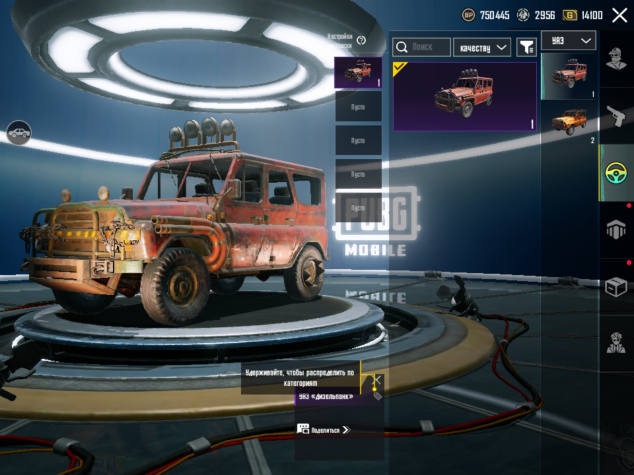
Task: Open the box crate tab
Action: click(616, 287)
